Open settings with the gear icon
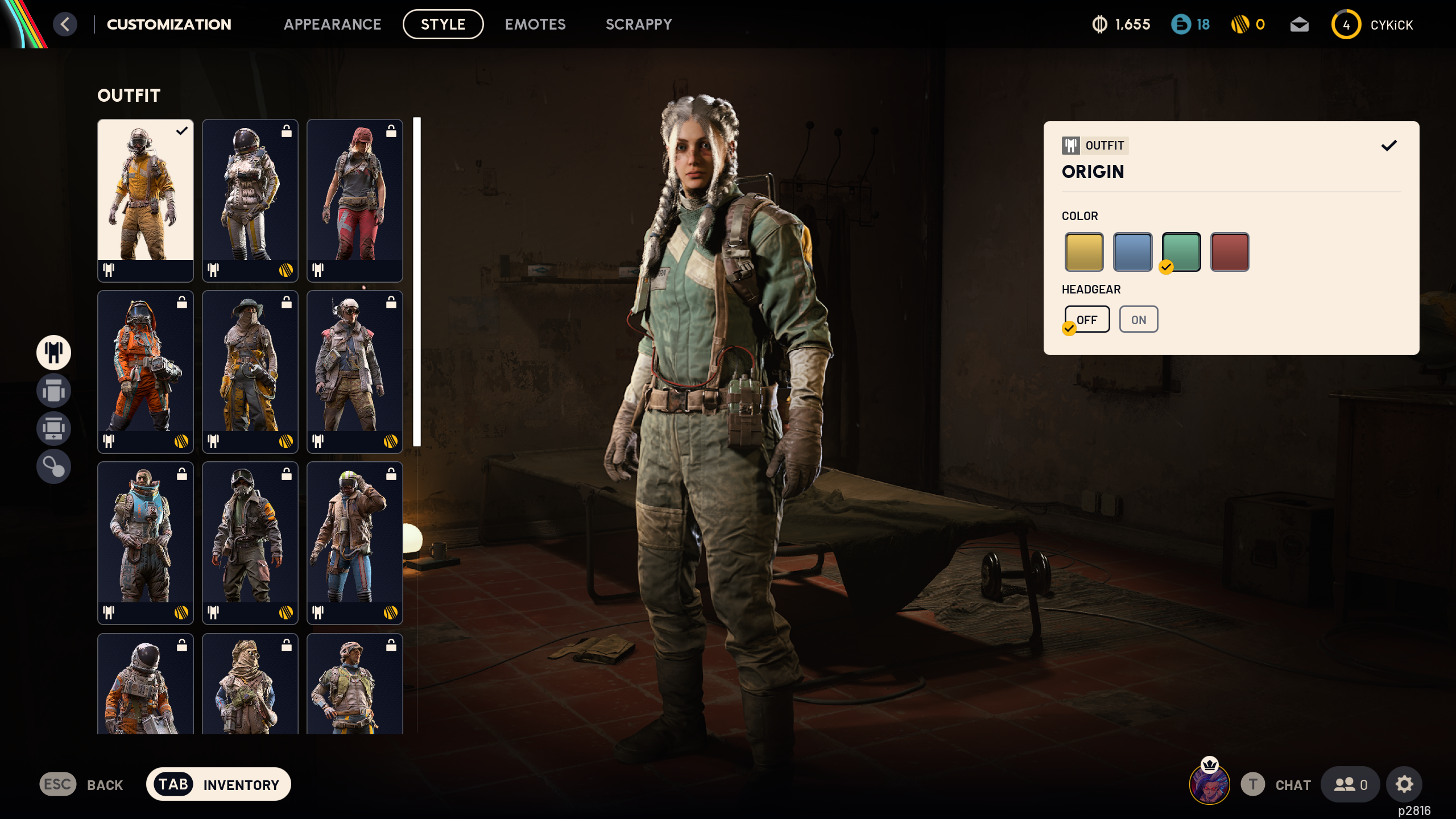The image size is (1456, 819). (x=1404, y=784)
